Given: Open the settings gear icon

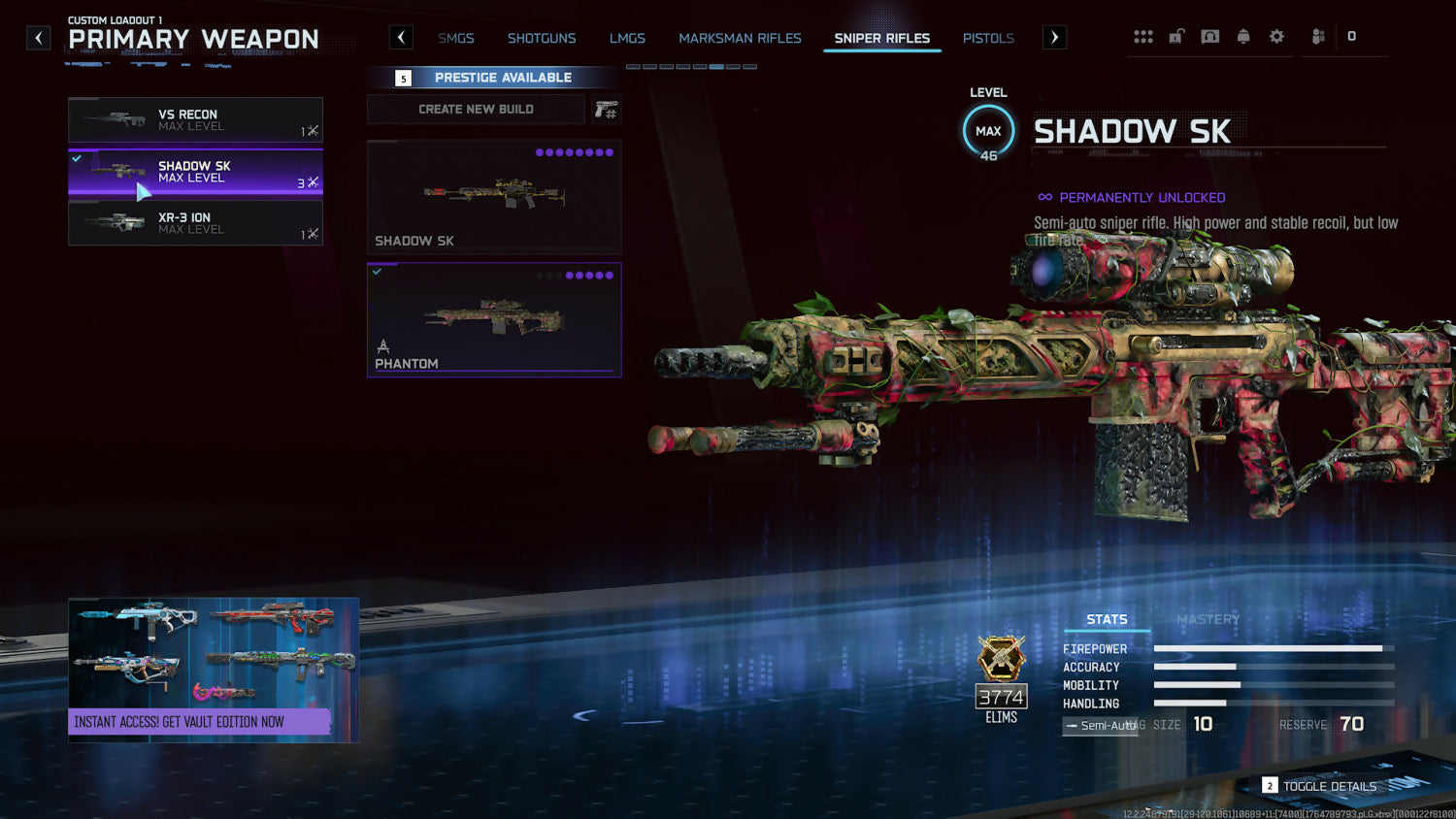Looking at the screenshot, I should [x=1276, y=37].
